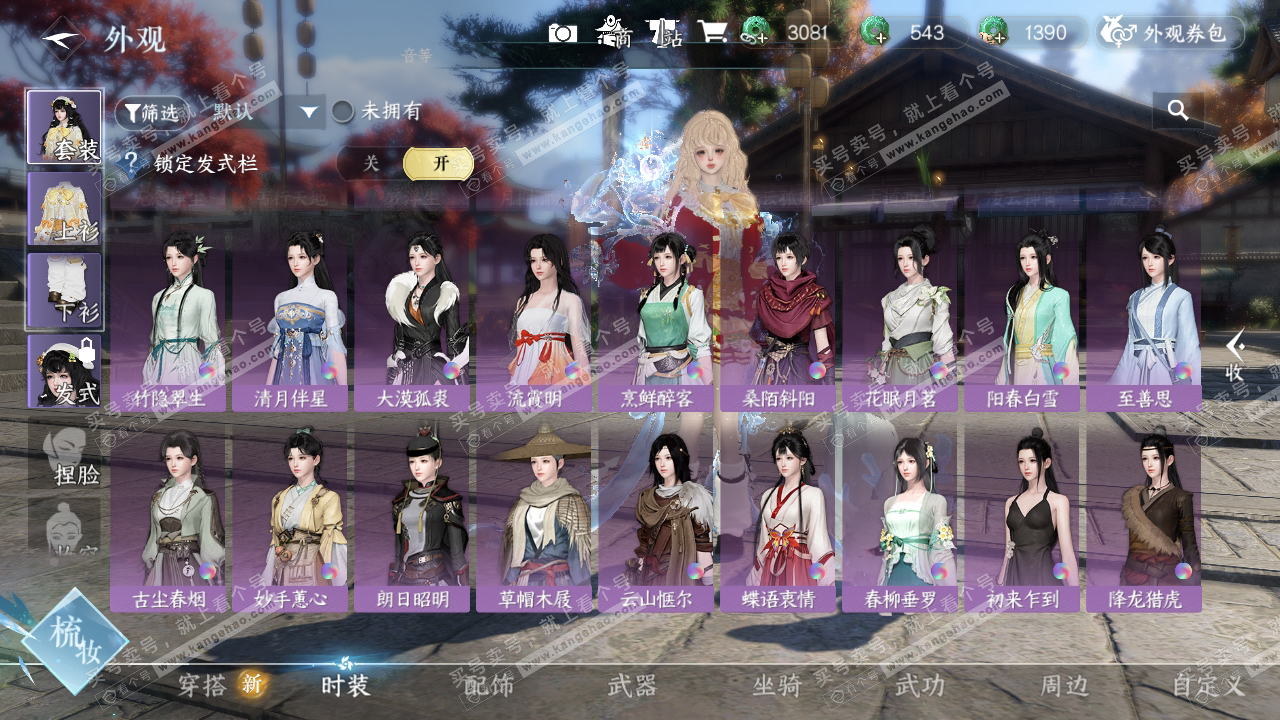Click the search magnifier icon
This screenshot has height=720, width=1280.
click(1178, 110)
